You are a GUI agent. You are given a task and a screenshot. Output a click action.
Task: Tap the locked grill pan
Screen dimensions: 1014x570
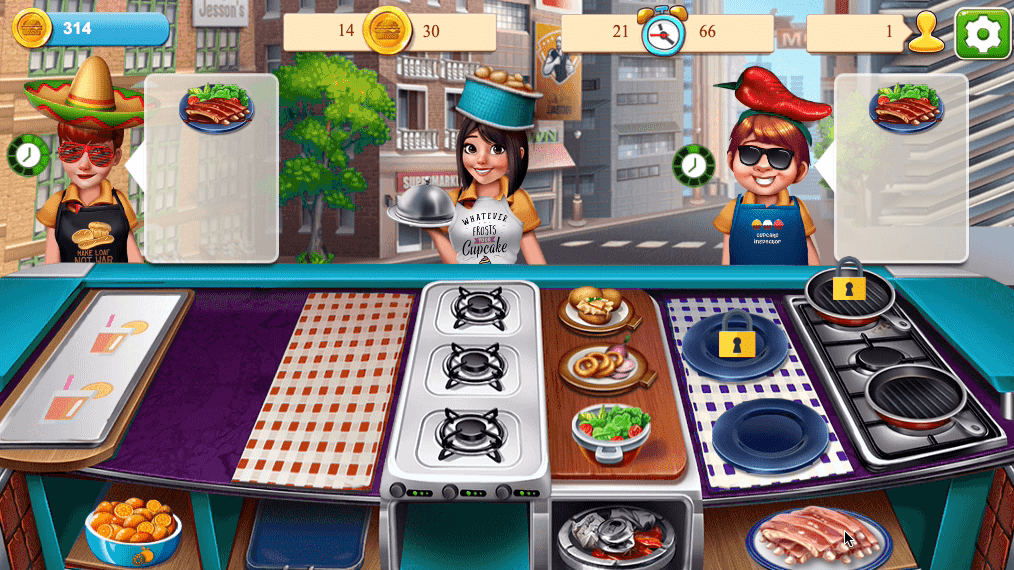(x=849, y=292)
